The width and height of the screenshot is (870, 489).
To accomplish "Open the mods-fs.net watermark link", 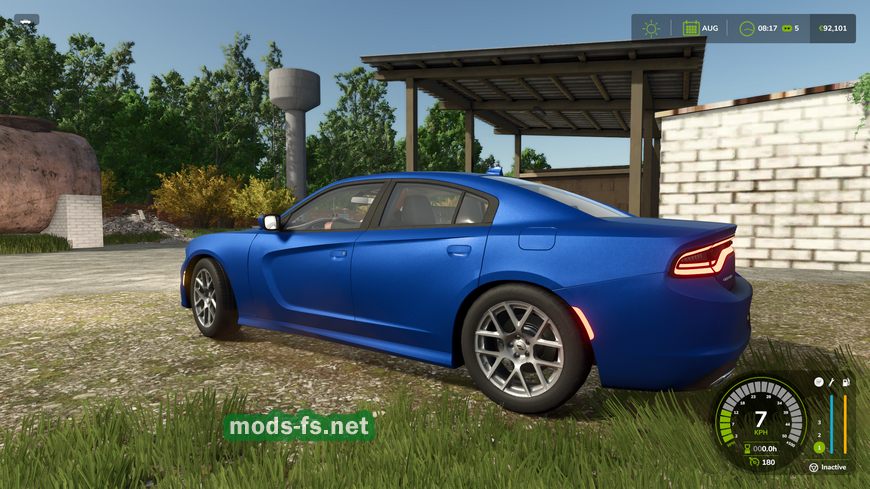I will pos(299,427).
